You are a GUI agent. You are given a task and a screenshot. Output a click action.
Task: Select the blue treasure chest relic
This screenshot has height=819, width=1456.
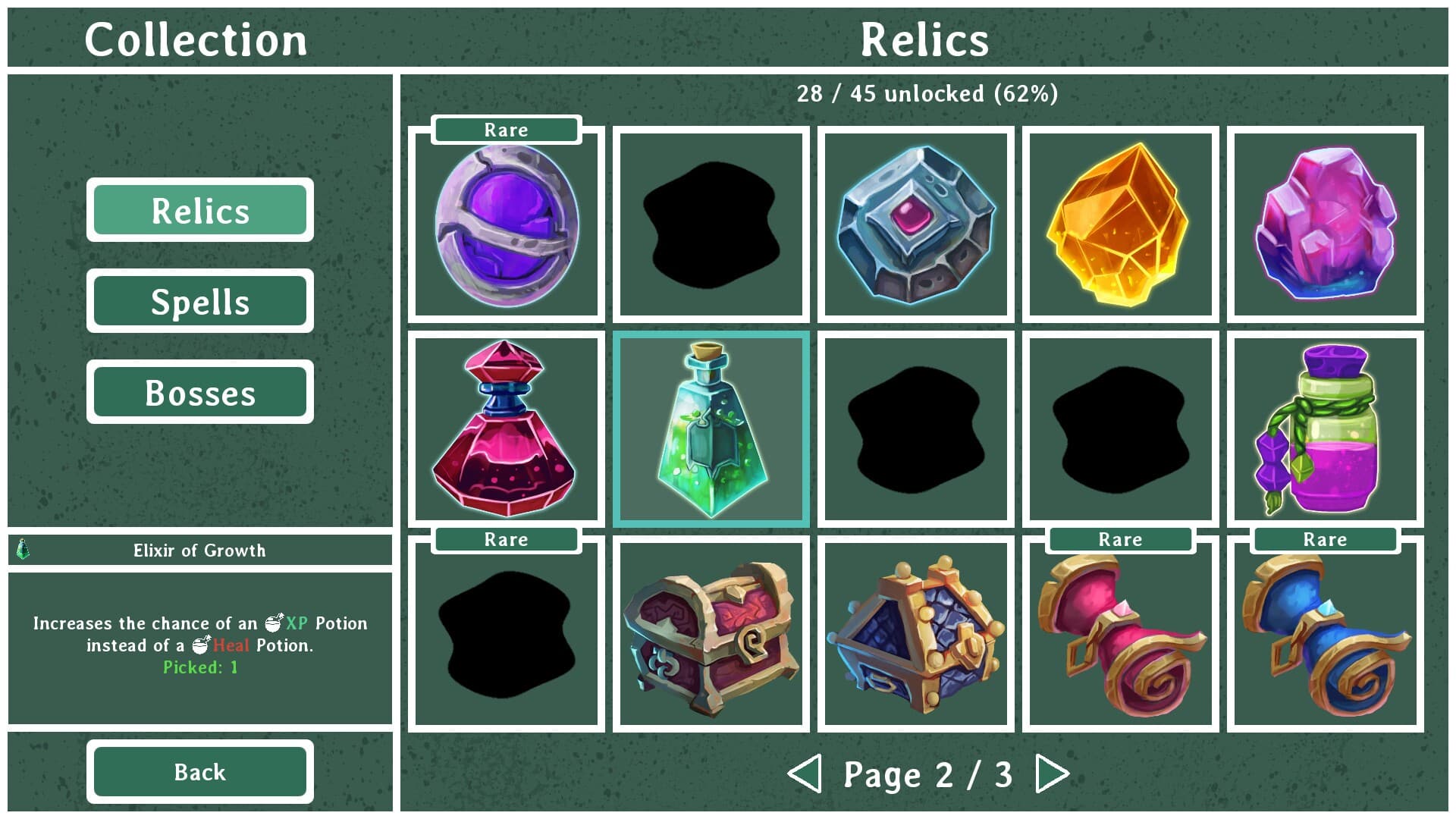click(914, 633)
